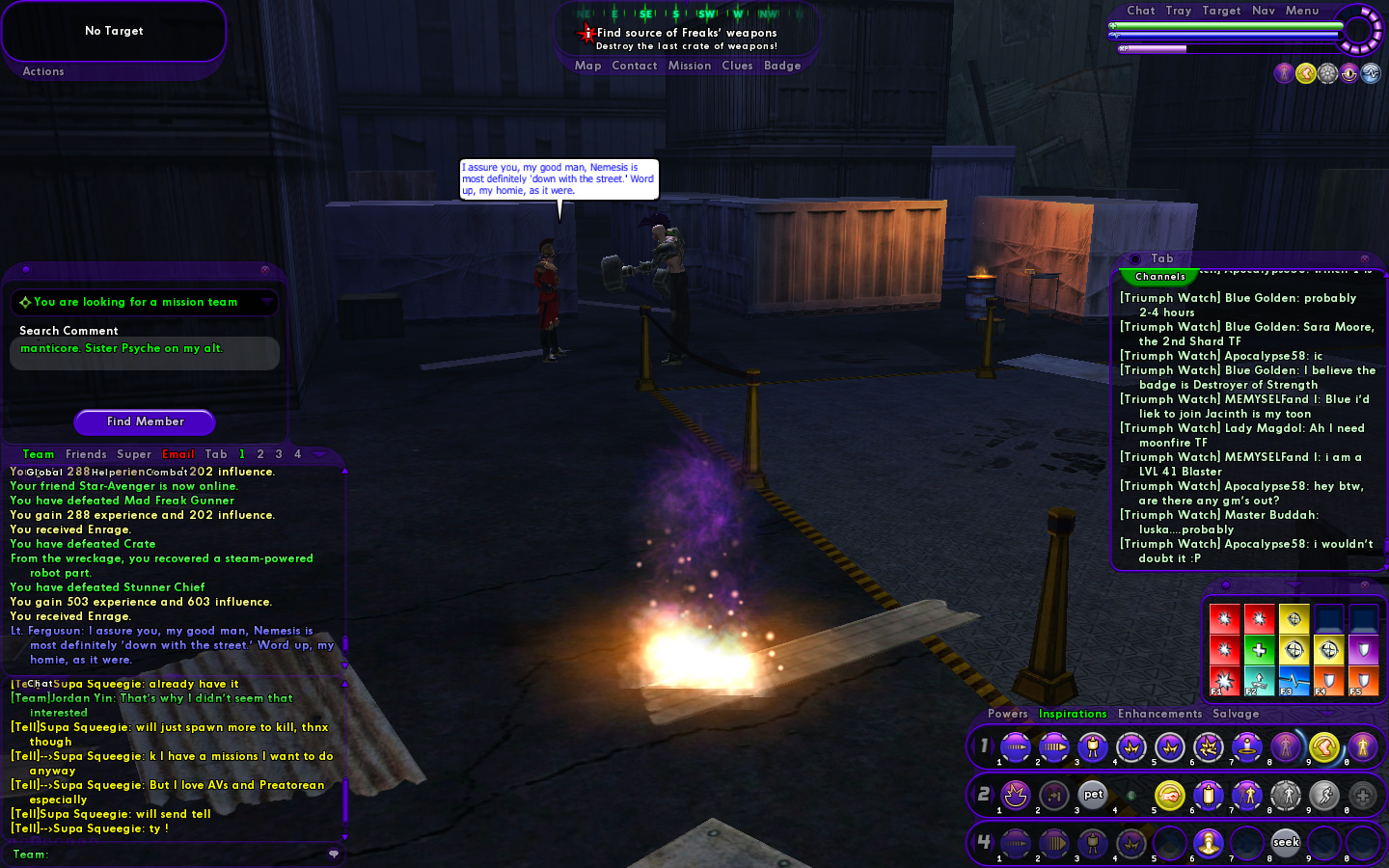Image resolution: width=1389 pixels, height=868 pixels.
Task: Click the Find Member button
Action: coord(145,421)
